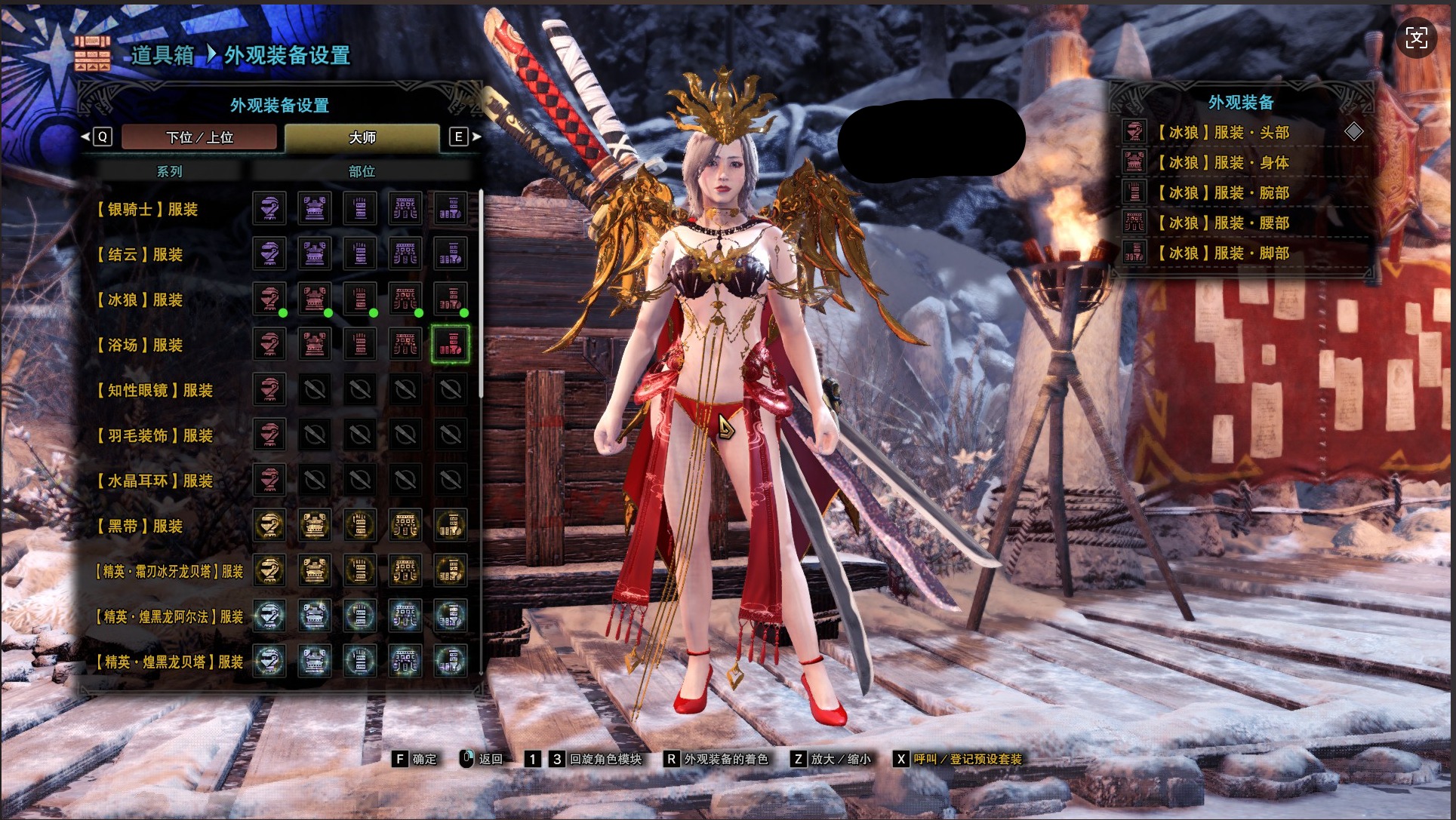Choose the 浴场 outfit waist piece
1456x820 pixels.
(405, 345)
